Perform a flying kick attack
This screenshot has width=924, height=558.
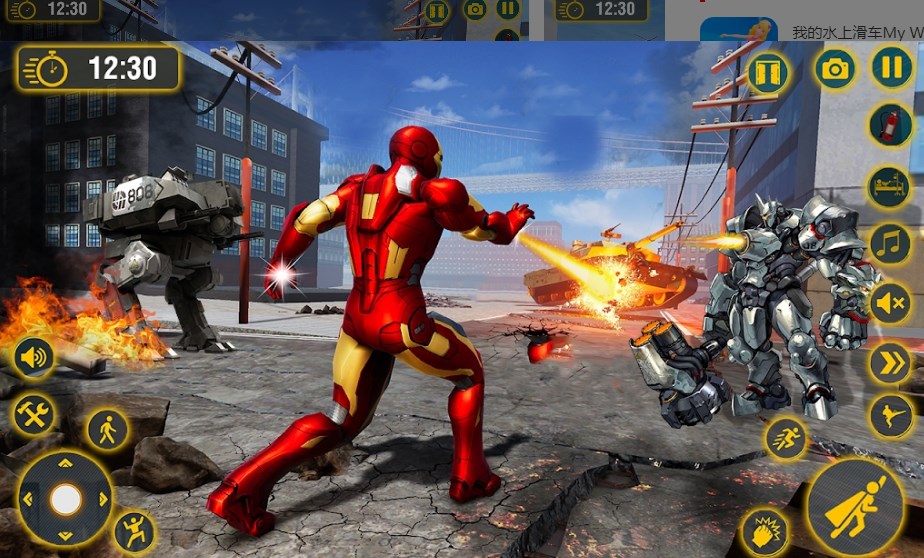889,416
